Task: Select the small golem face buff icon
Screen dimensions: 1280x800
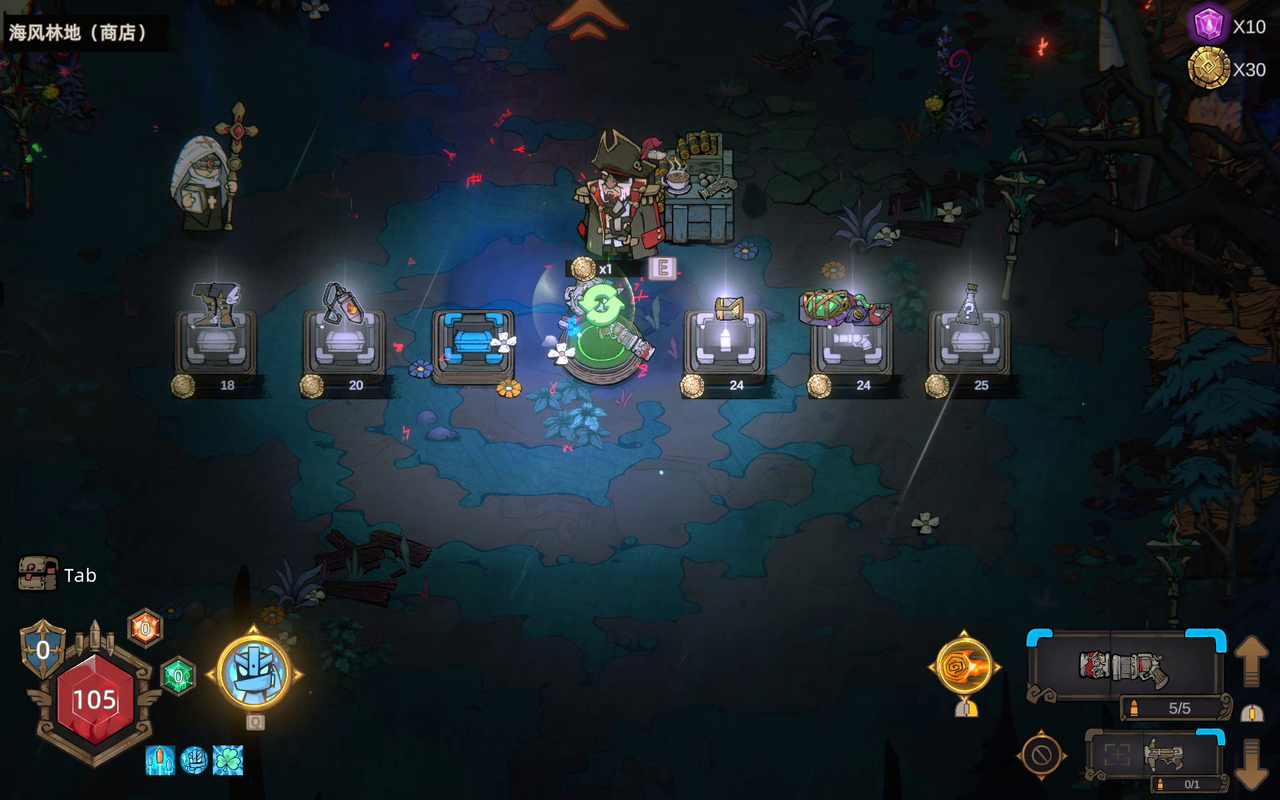Action: pyautogui.click(x=194, y=760)
